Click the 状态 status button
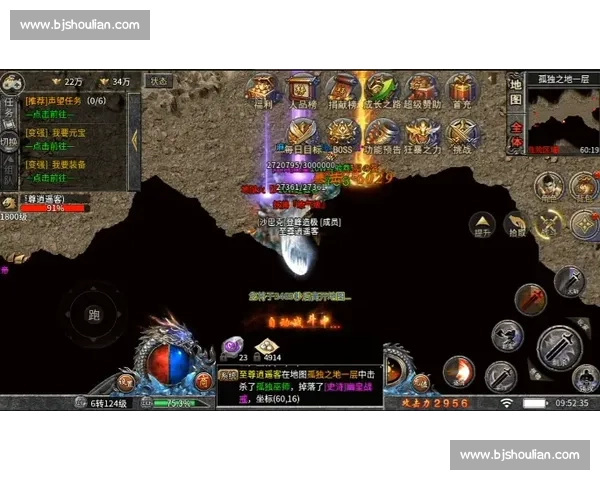The width and height of the screenshot is (600, 480). pos(159,81)
